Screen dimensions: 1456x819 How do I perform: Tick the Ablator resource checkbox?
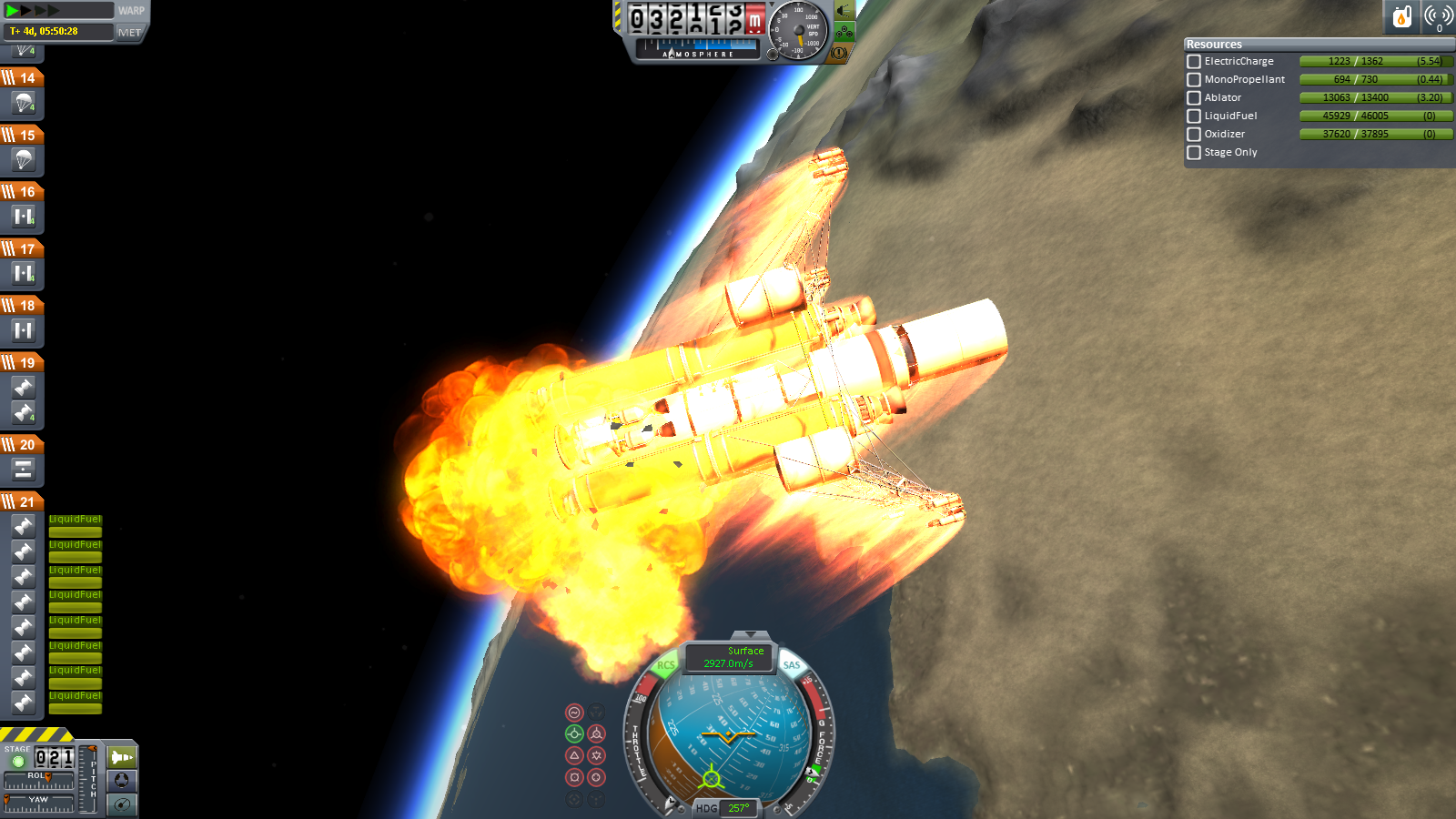[1194, 98]
